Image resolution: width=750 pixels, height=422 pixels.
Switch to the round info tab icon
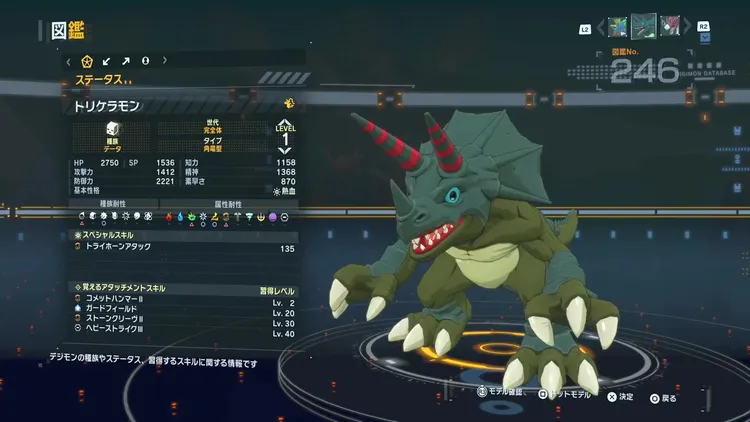pyautogui.click(x=145, y=60)
